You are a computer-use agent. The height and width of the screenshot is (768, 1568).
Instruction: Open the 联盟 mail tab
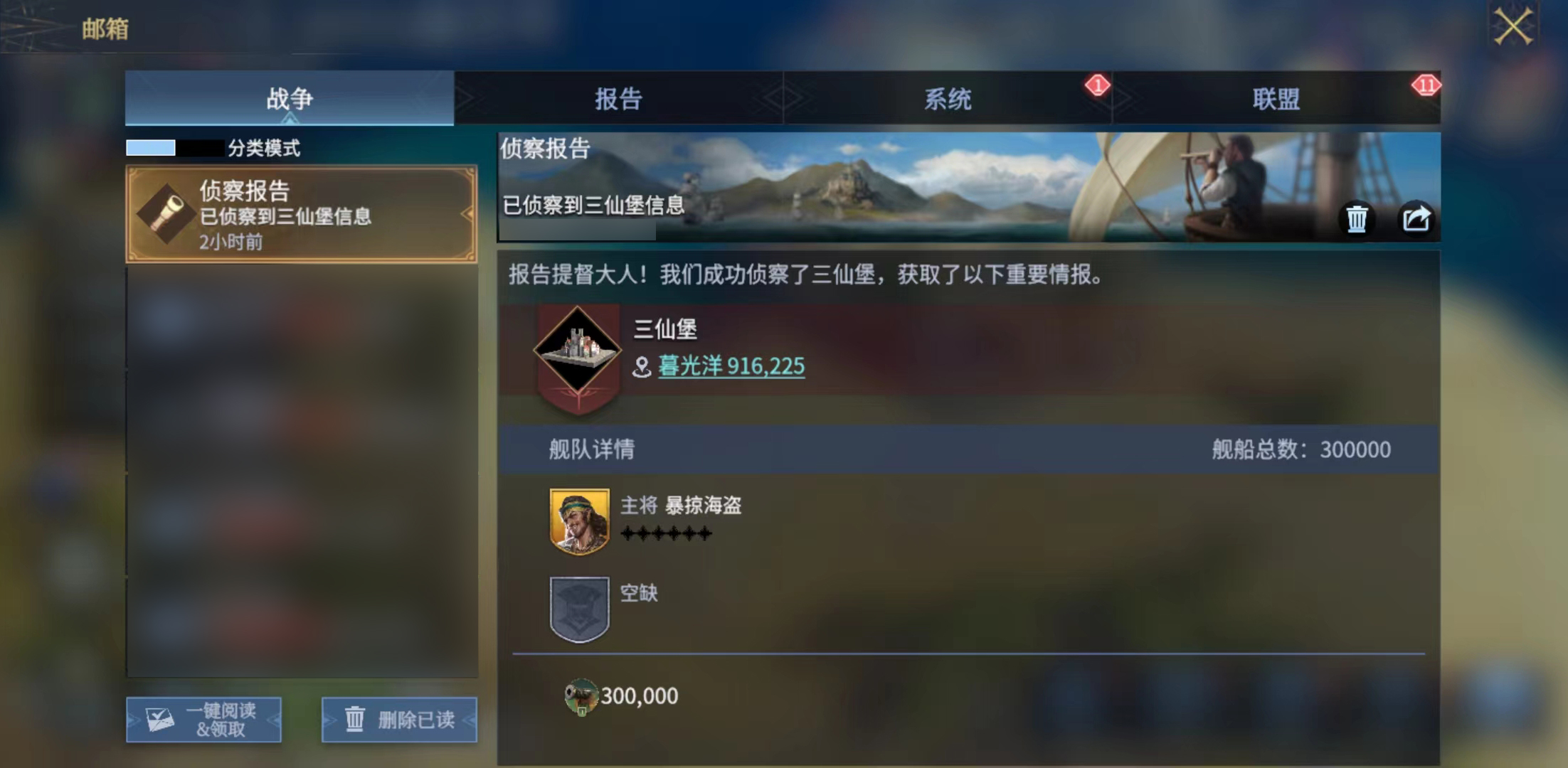pos(1277,100)
